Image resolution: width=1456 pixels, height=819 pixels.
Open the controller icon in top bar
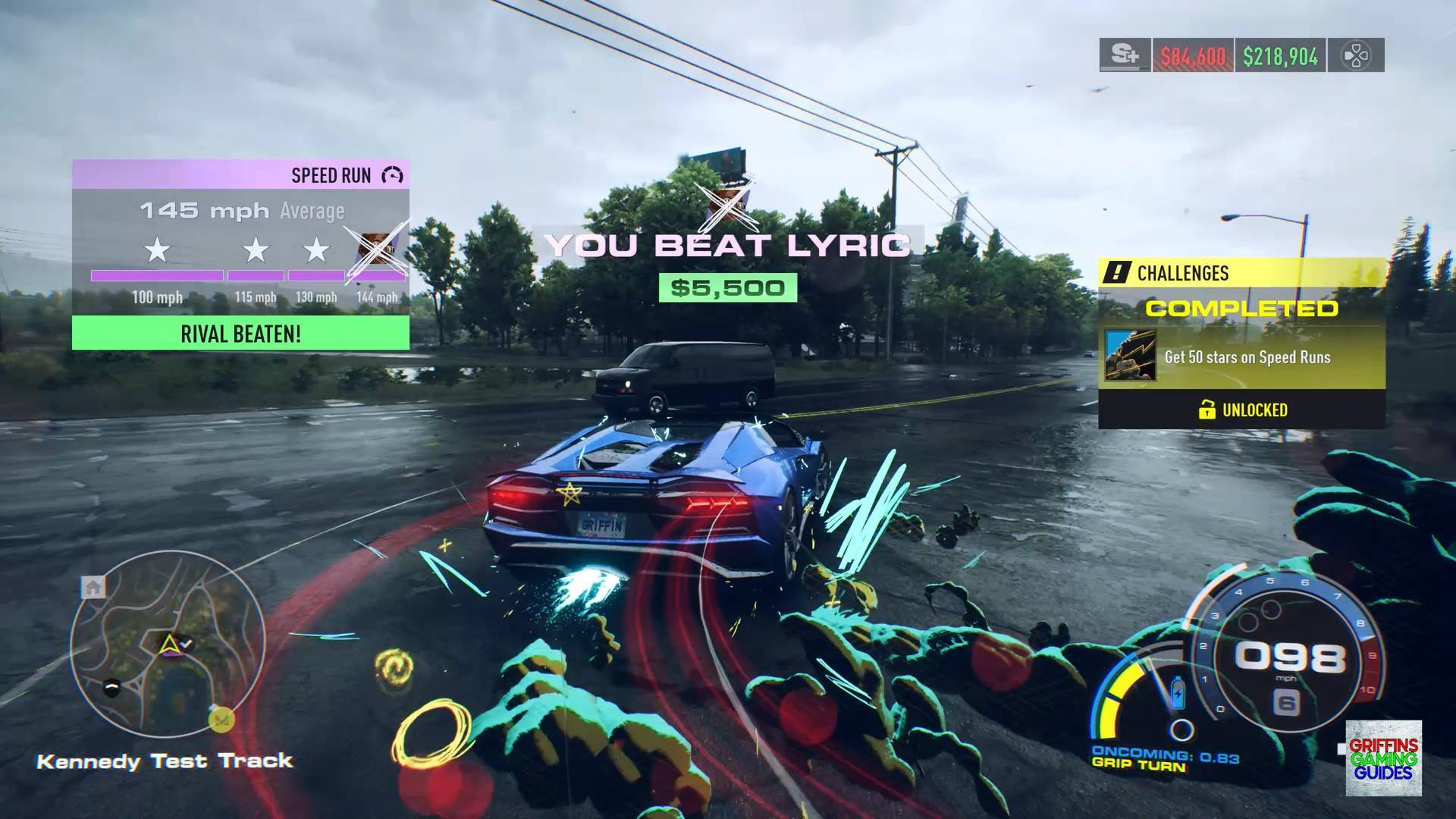1356,55
